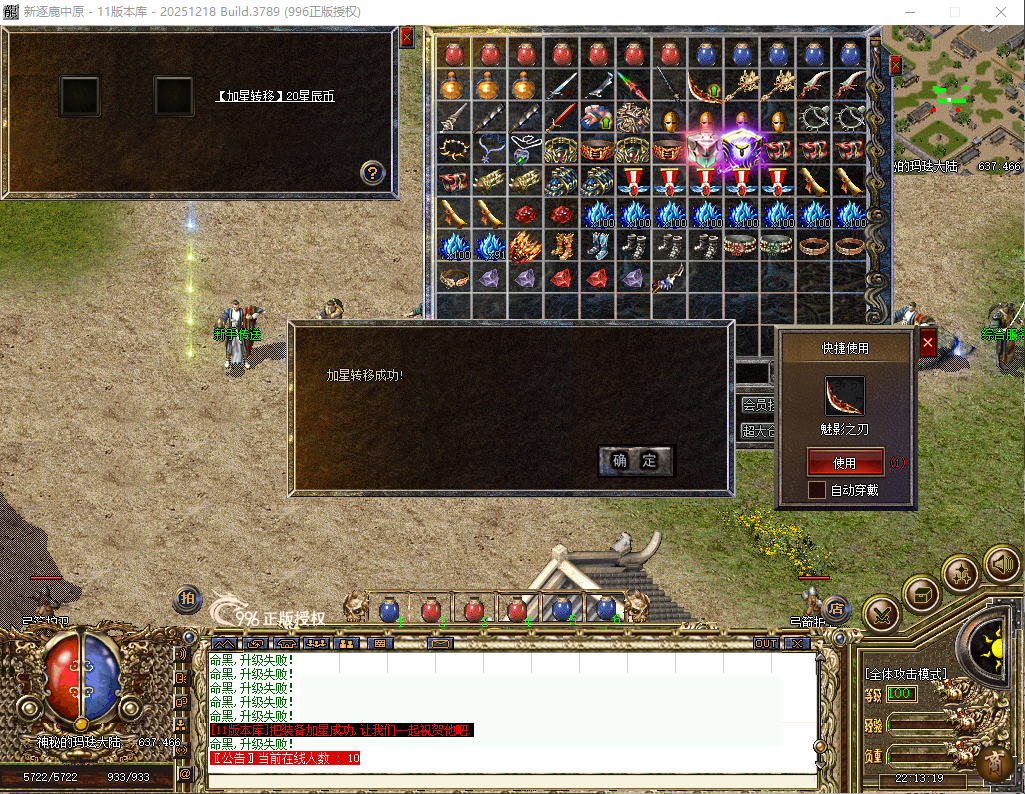
Task: Open the 拍 auction round button
Action: [x=187, y=598]
